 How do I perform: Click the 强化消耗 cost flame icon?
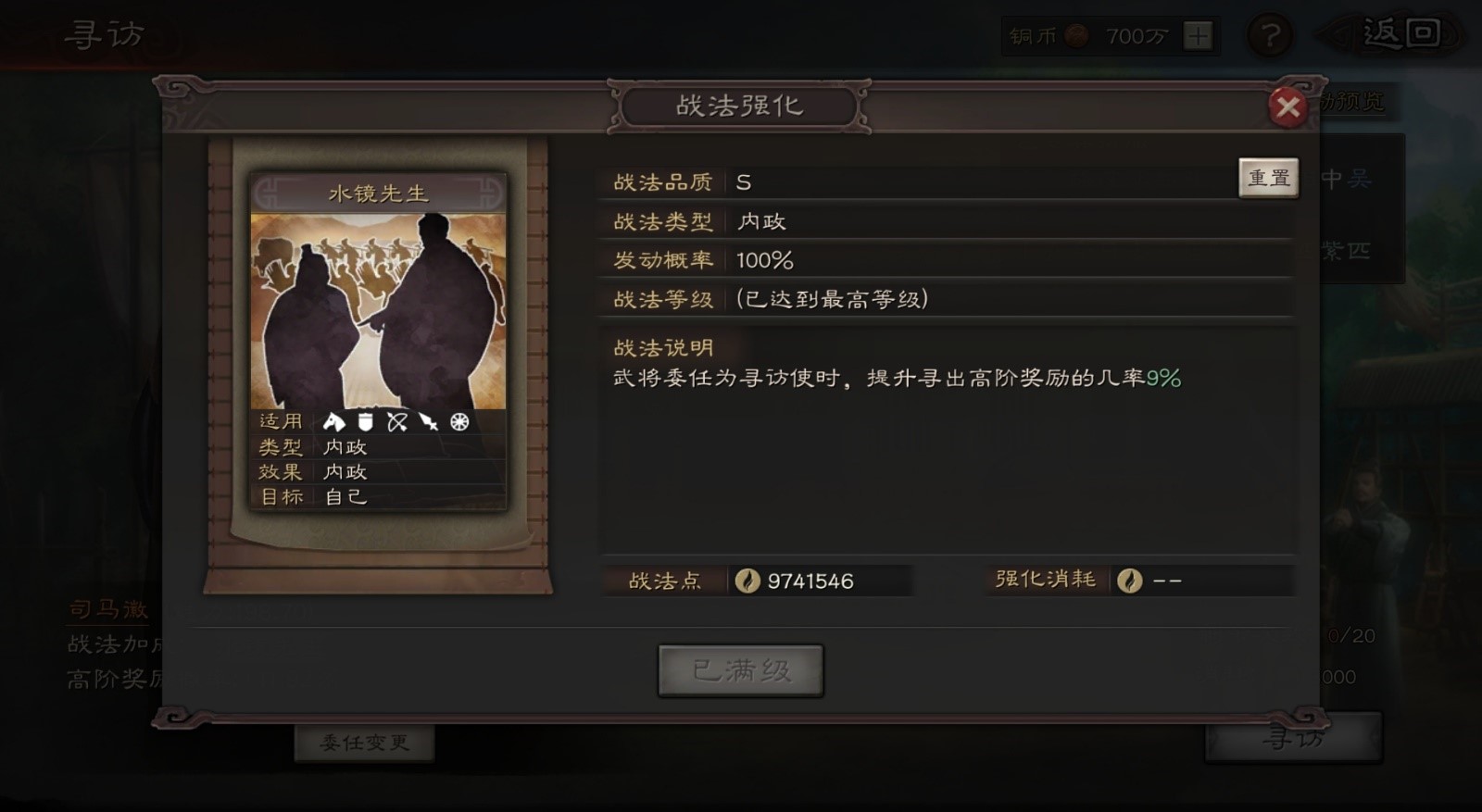pyautogui.click(x=1128, y=580)
